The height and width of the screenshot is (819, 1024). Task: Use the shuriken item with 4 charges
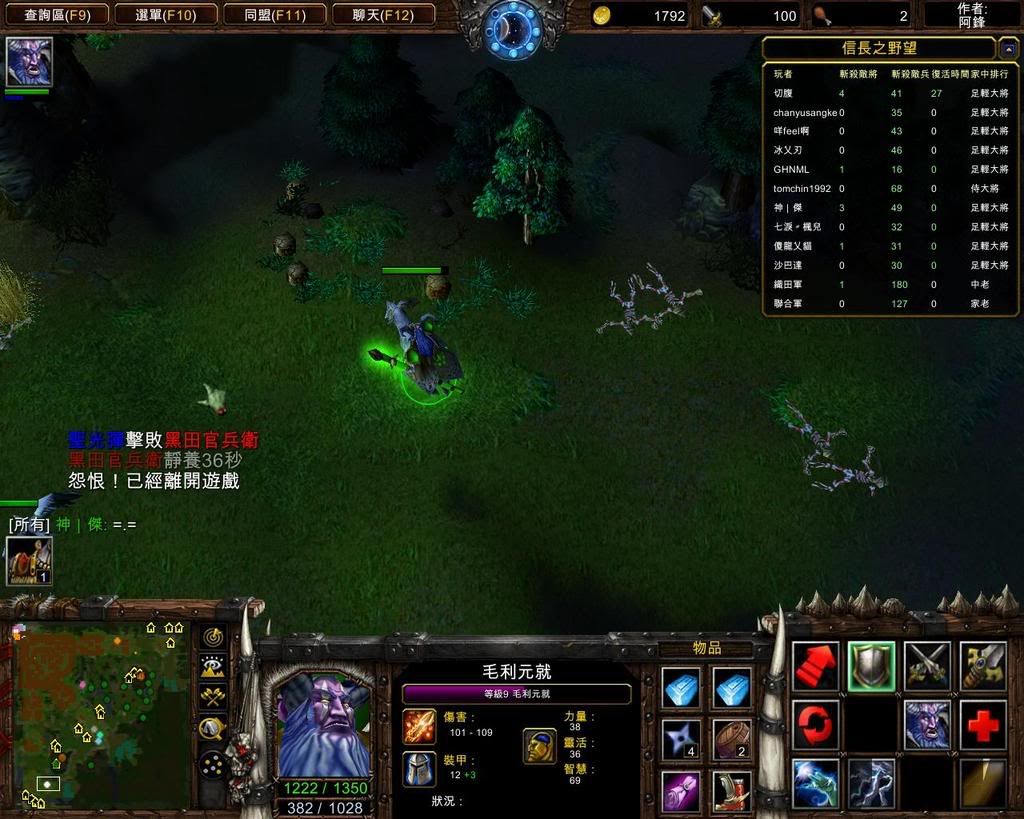tap(681, 740)
